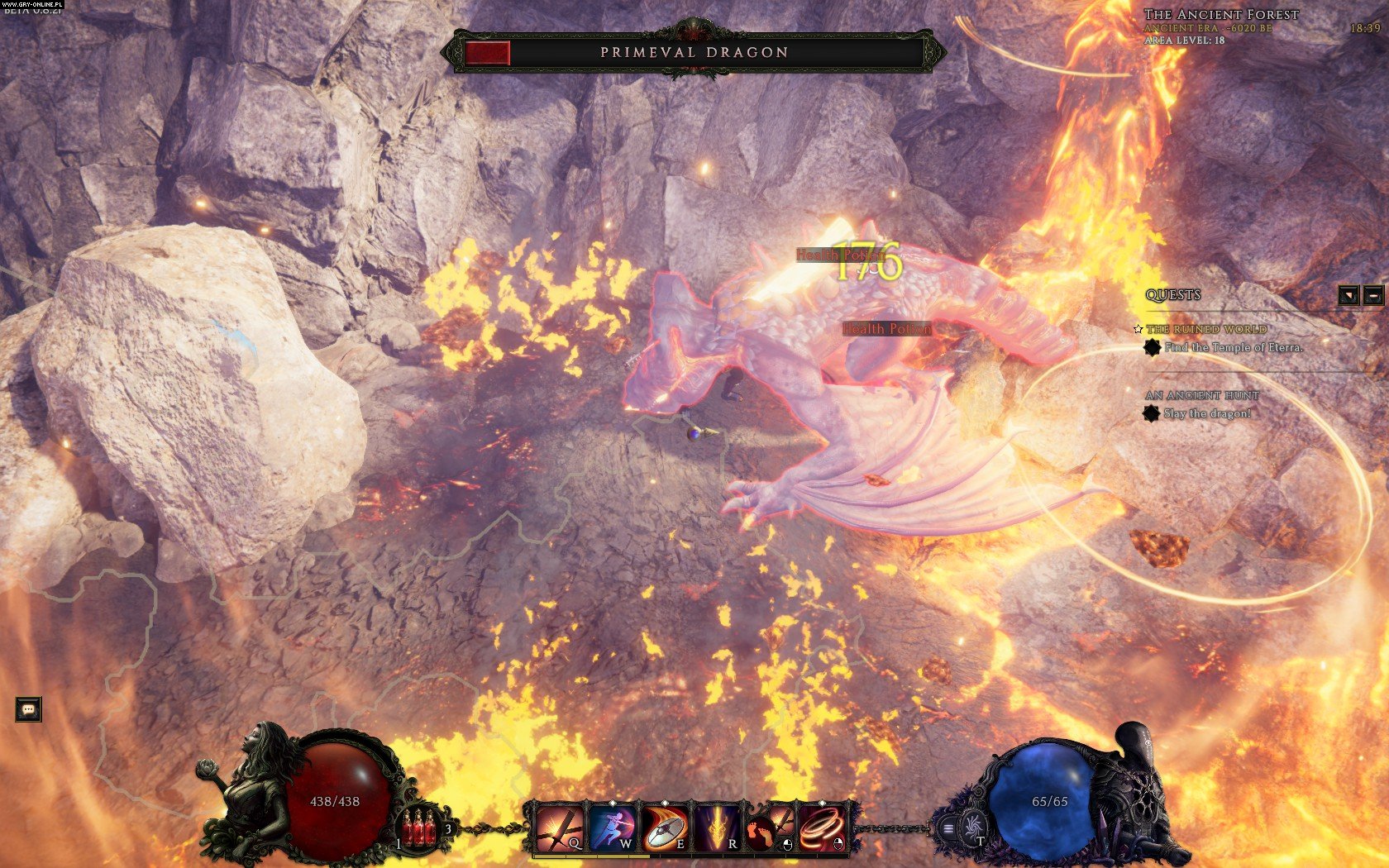Open the chat bubble icon

28,709
